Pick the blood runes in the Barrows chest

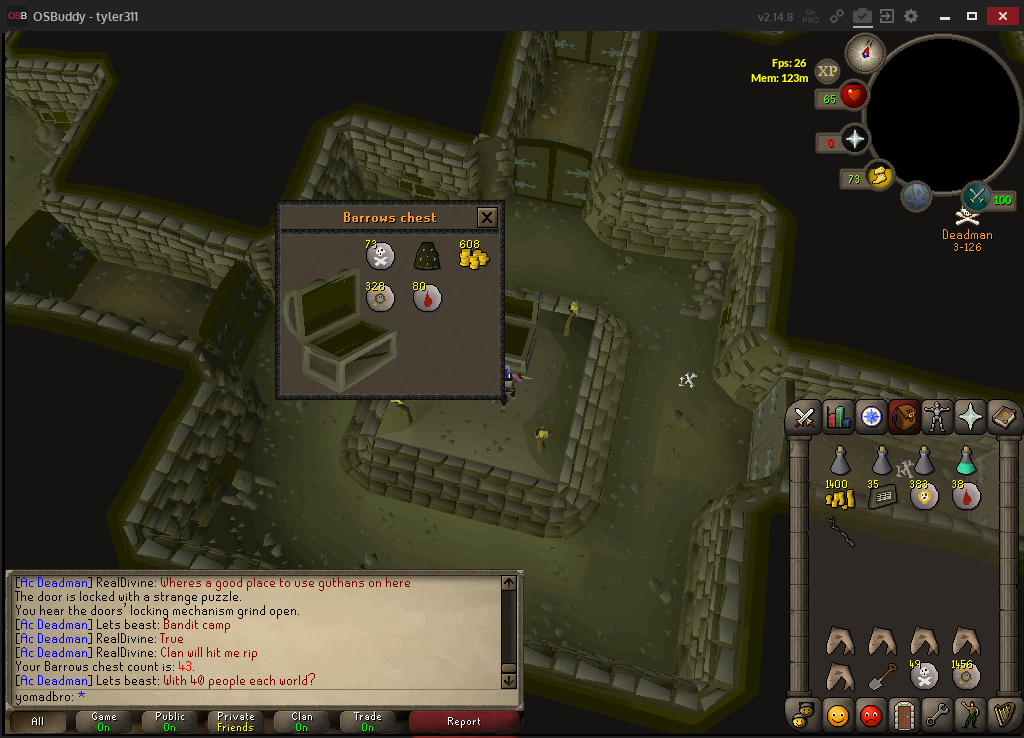tap(428, 298)
